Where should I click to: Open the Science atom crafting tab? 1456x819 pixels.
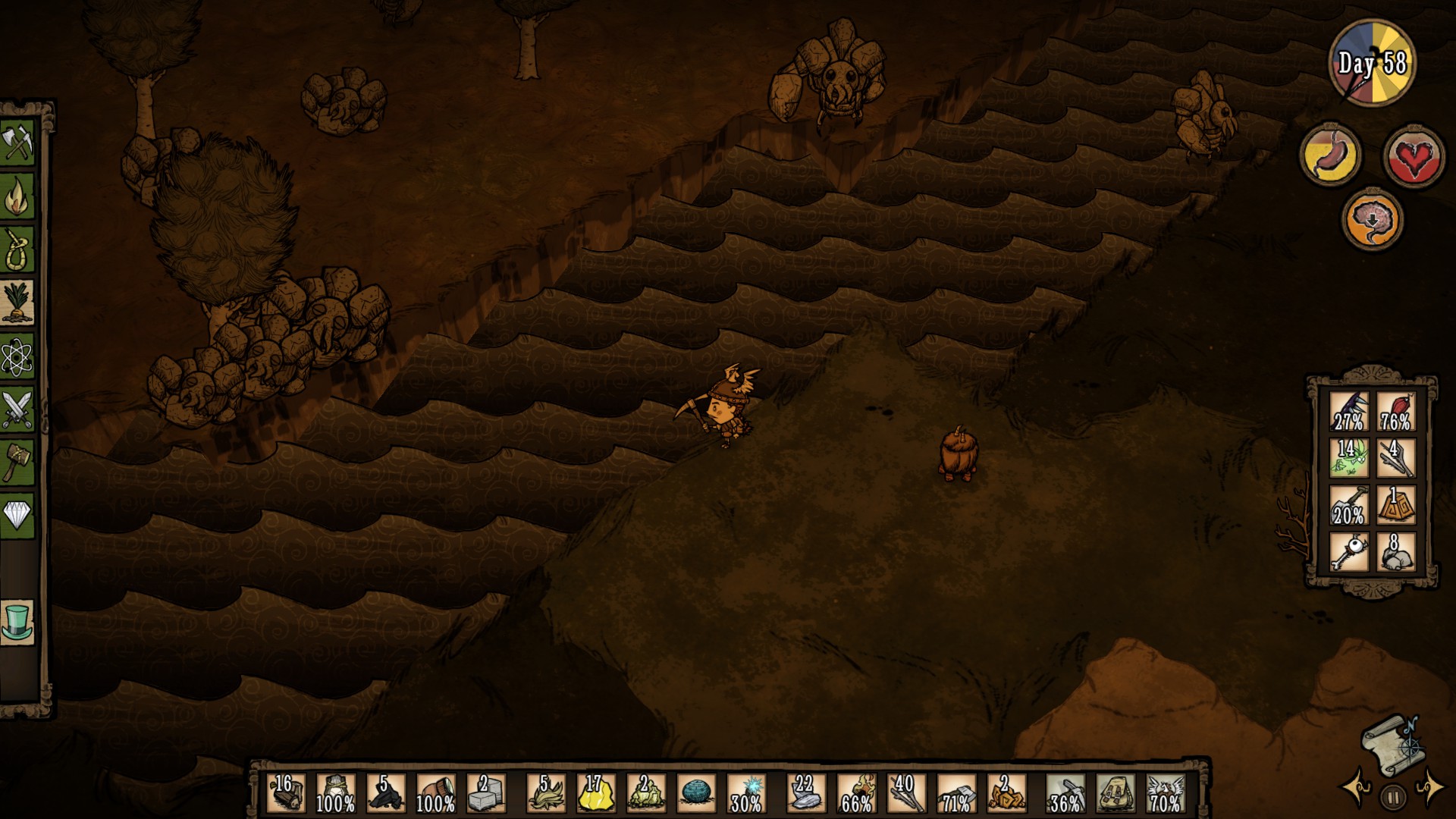[17, 356]
